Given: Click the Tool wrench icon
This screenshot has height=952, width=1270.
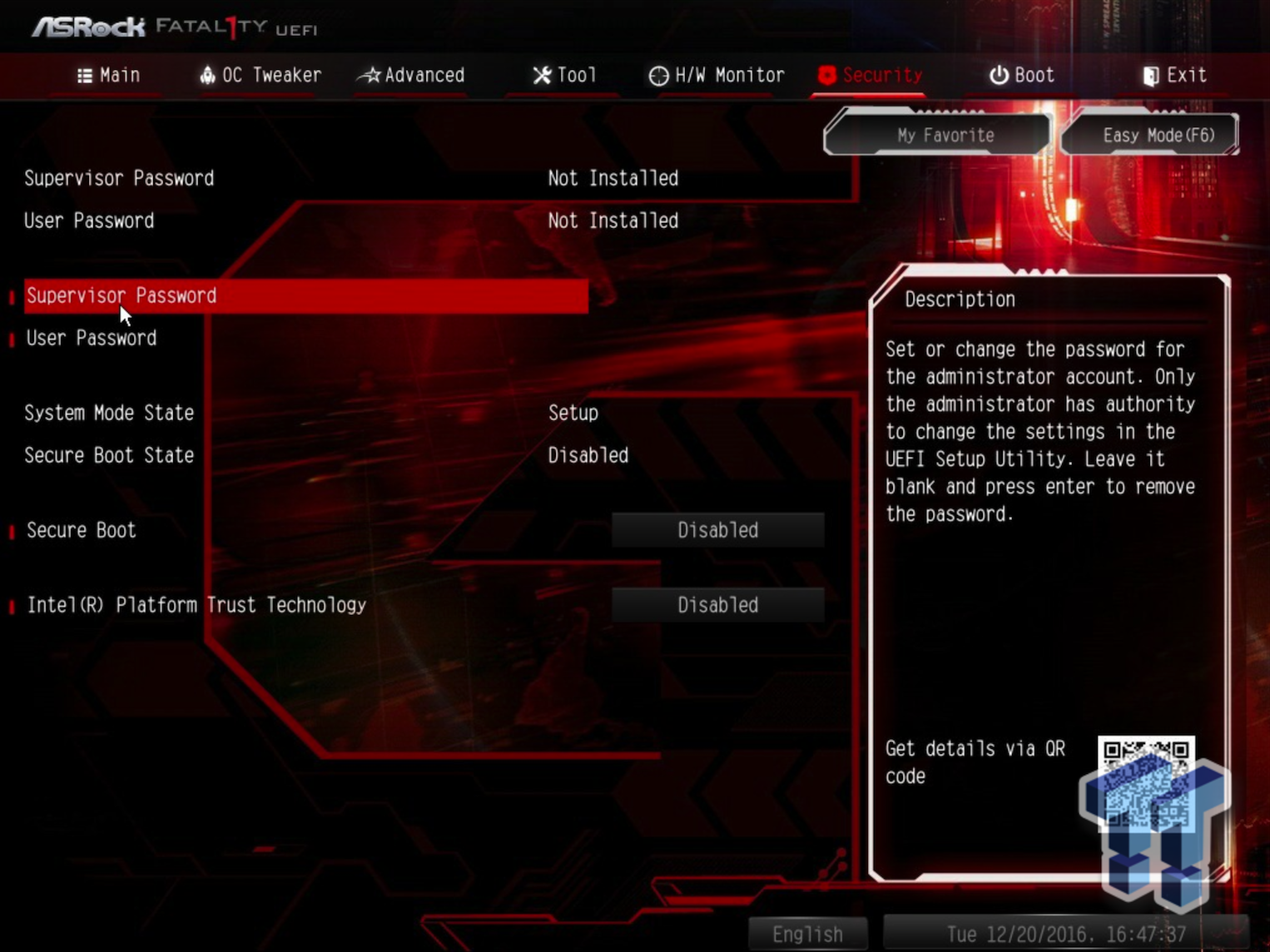Looking at the screenshot, I should click(x=541, y=76).
